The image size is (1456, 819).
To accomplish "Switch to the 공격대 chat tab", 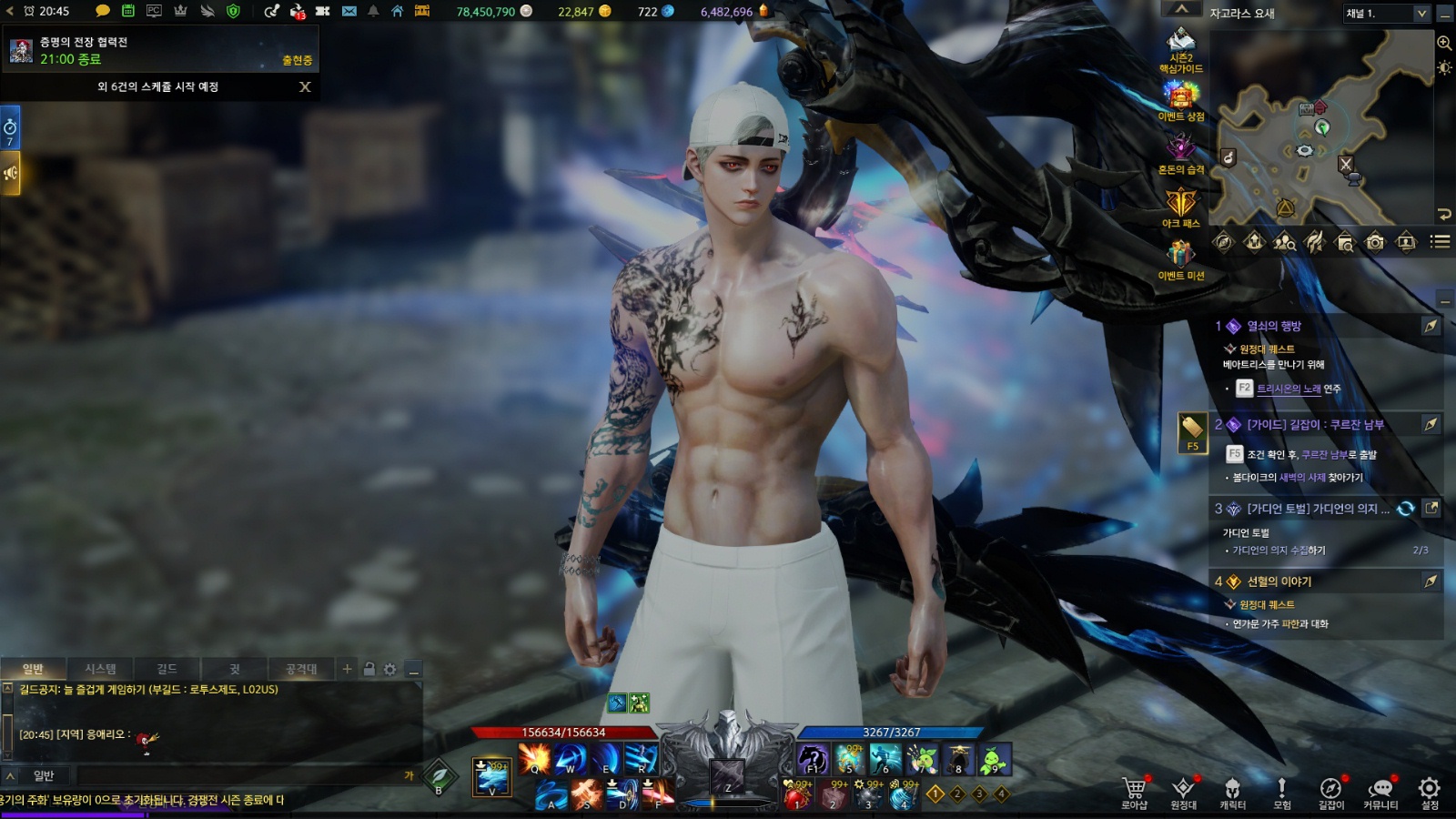I will 301,669.
